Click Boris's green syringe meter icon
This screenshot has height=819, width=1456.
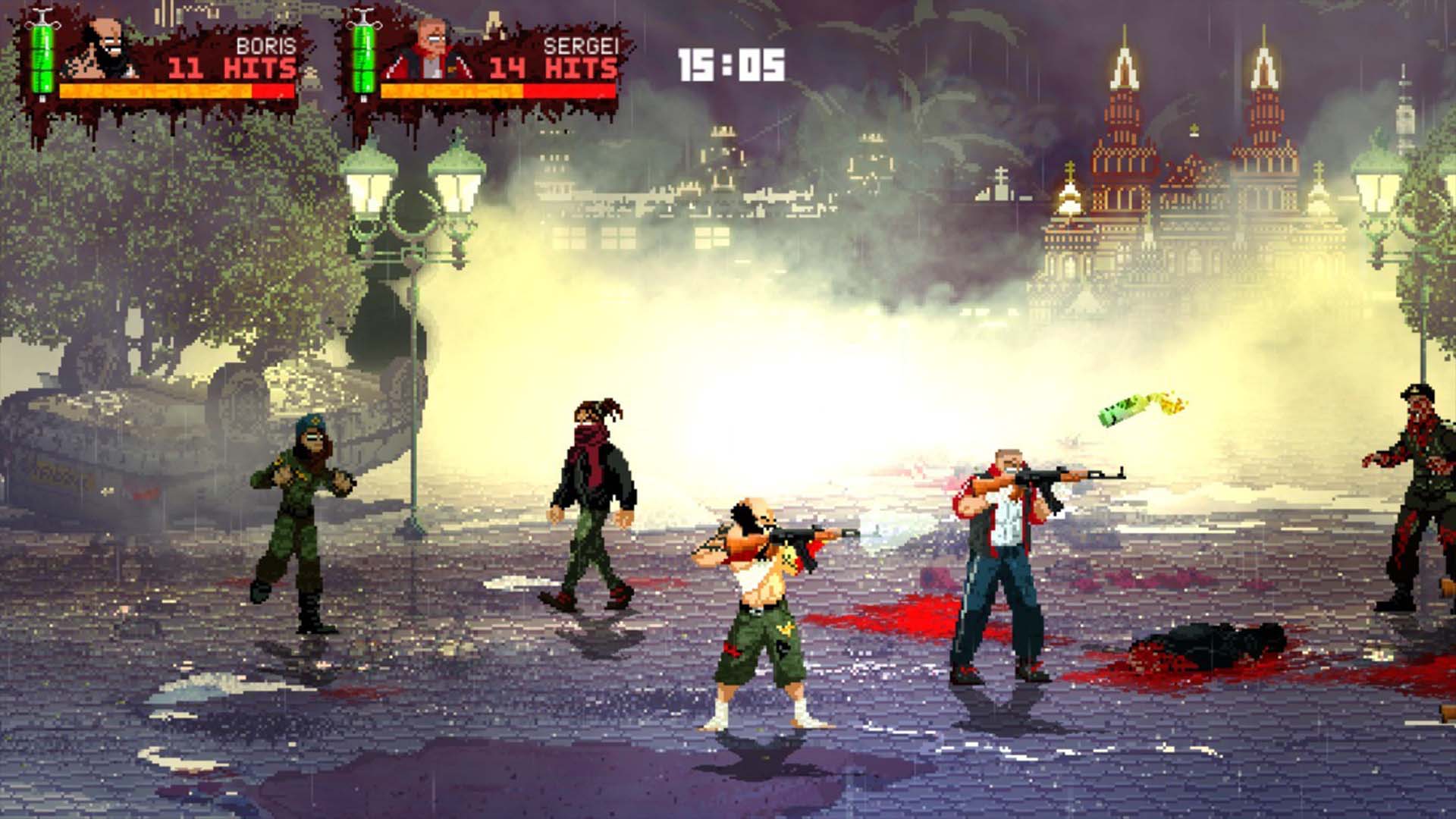pyautogui.click(x=42, y=57)
